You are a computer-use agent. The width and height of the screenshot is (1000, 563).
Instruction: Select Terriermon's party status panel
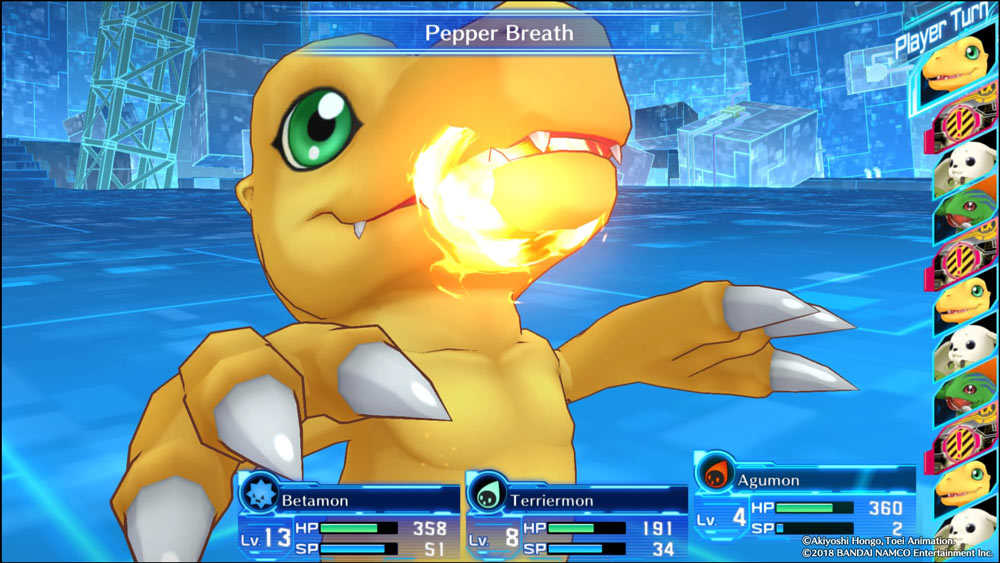pyautogui.click(x=576, y=517)
